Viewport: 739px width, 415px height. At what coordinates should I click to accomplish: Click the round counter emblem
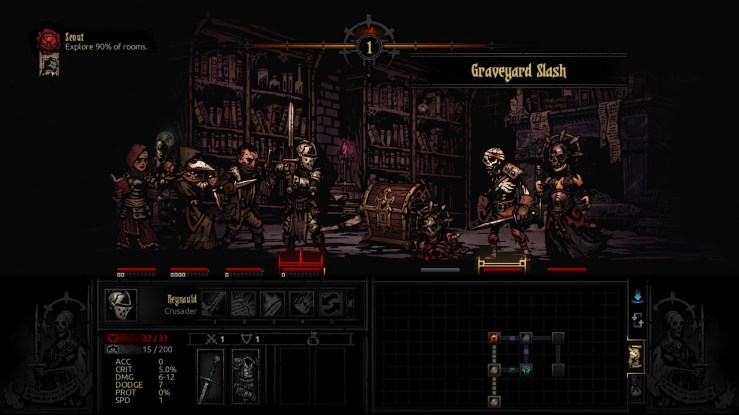coord(369,46)
